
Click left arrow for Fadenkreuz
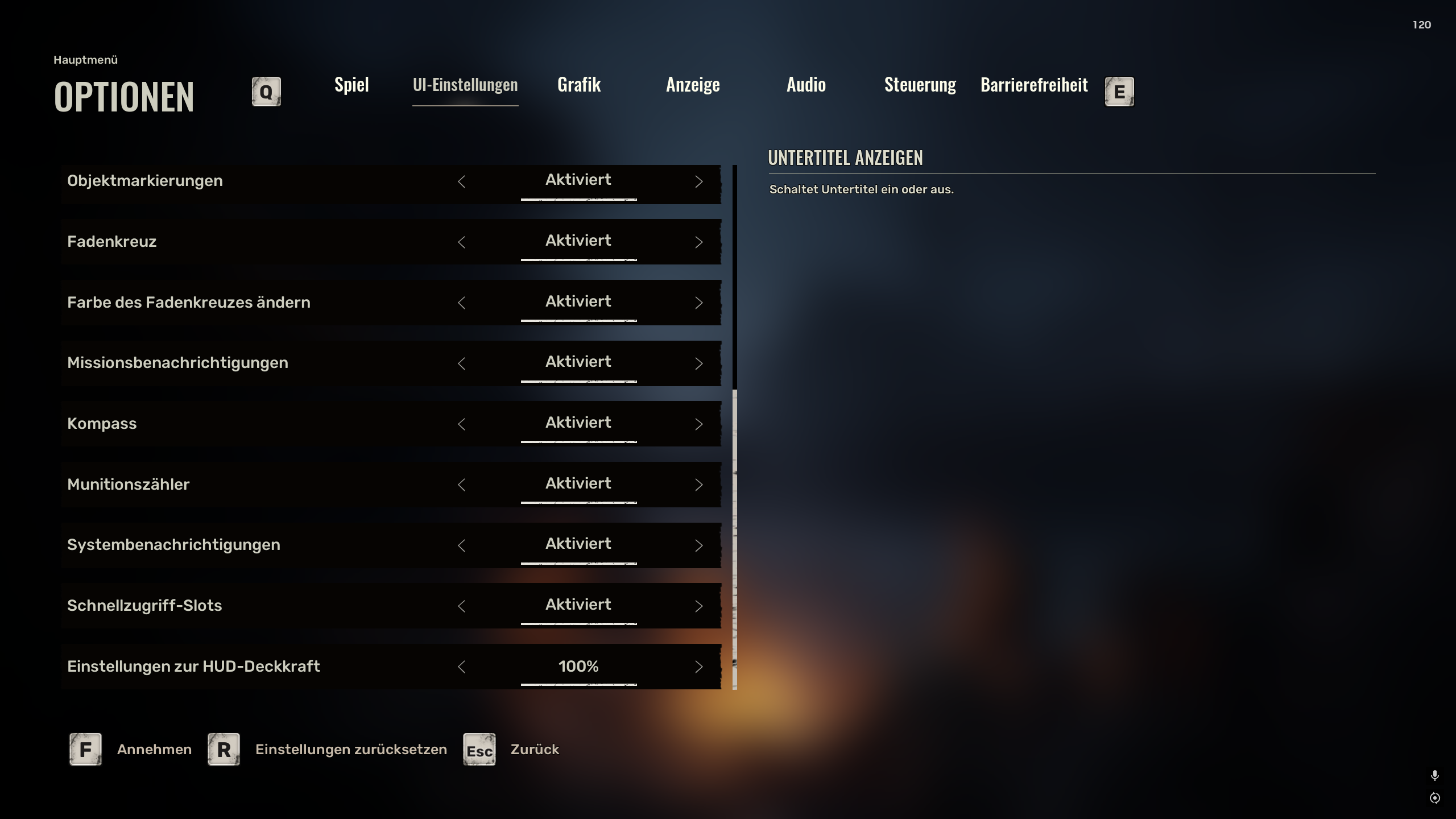point(461,242)
